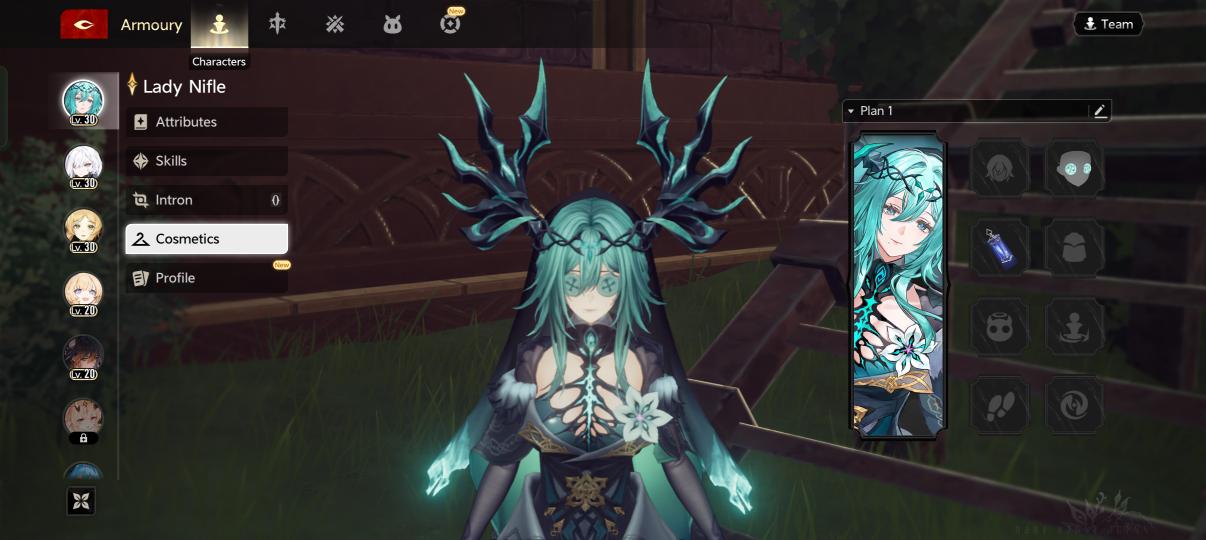Select the blue lantern pendant cosmetic slot
Image resolution: width=1206 pixels, height=540 pixels.
pos(999,247)
